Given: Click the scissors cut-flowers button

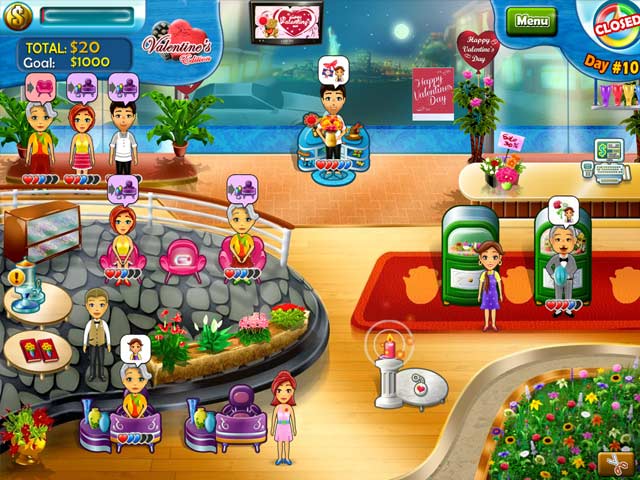Looking at the screenshot, I should (x=614, y=463).
